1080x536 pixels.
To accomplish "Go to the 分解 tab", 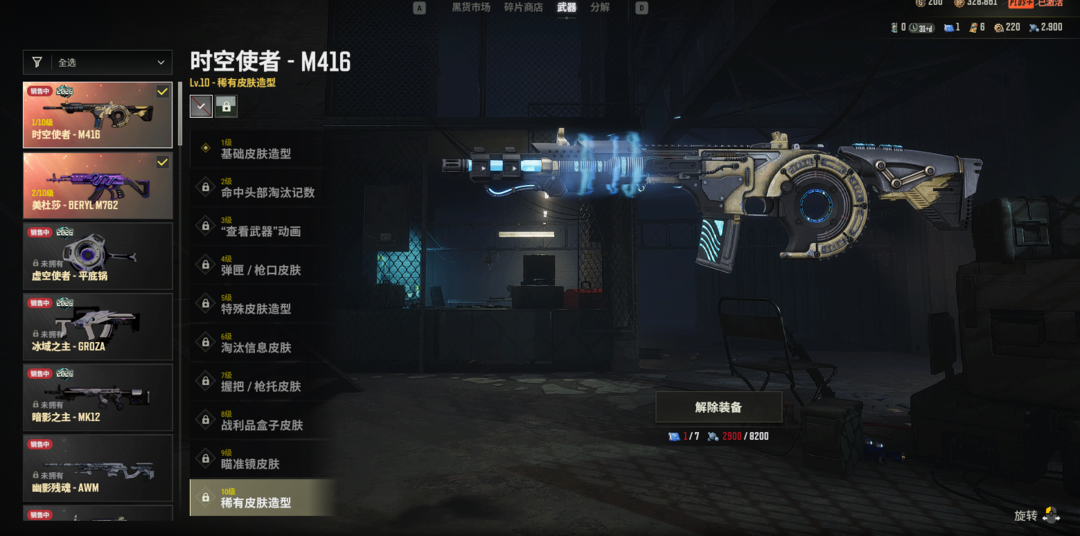I will (x=600, y=8).
